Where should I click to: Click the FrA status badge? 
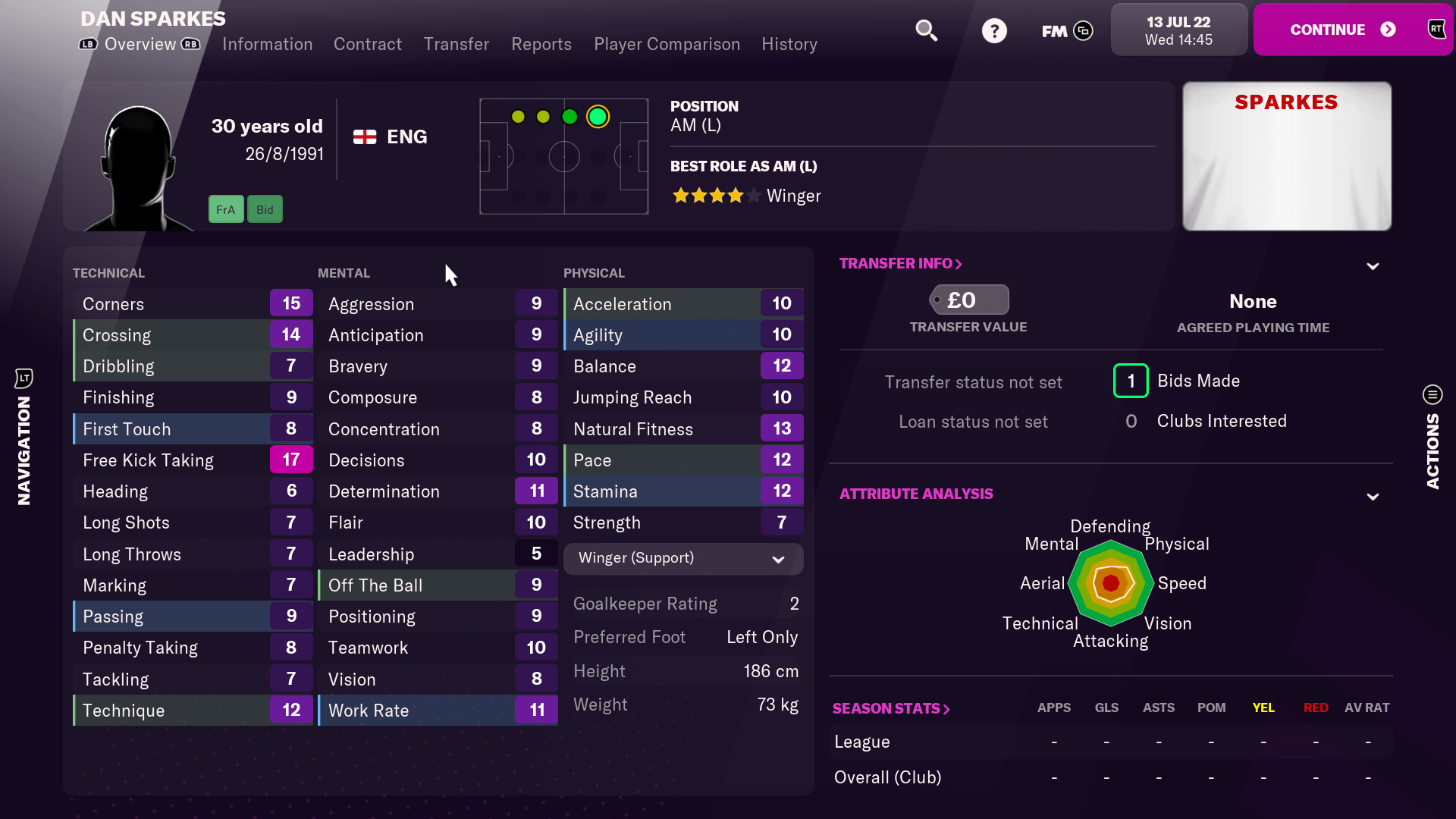[x=225, y=209]
